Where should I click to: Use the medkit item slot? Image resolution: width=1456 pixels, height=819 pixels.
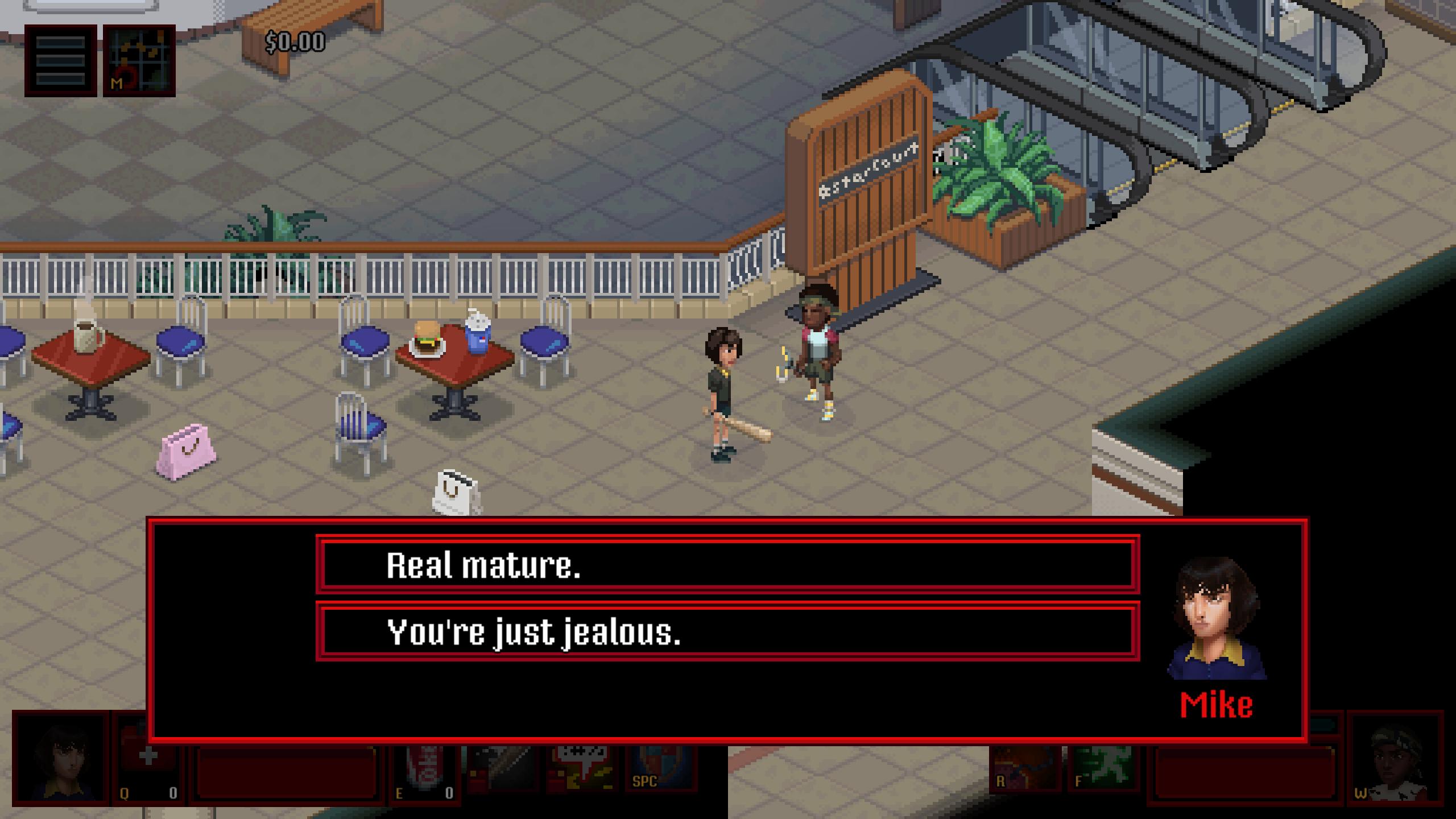148,768
